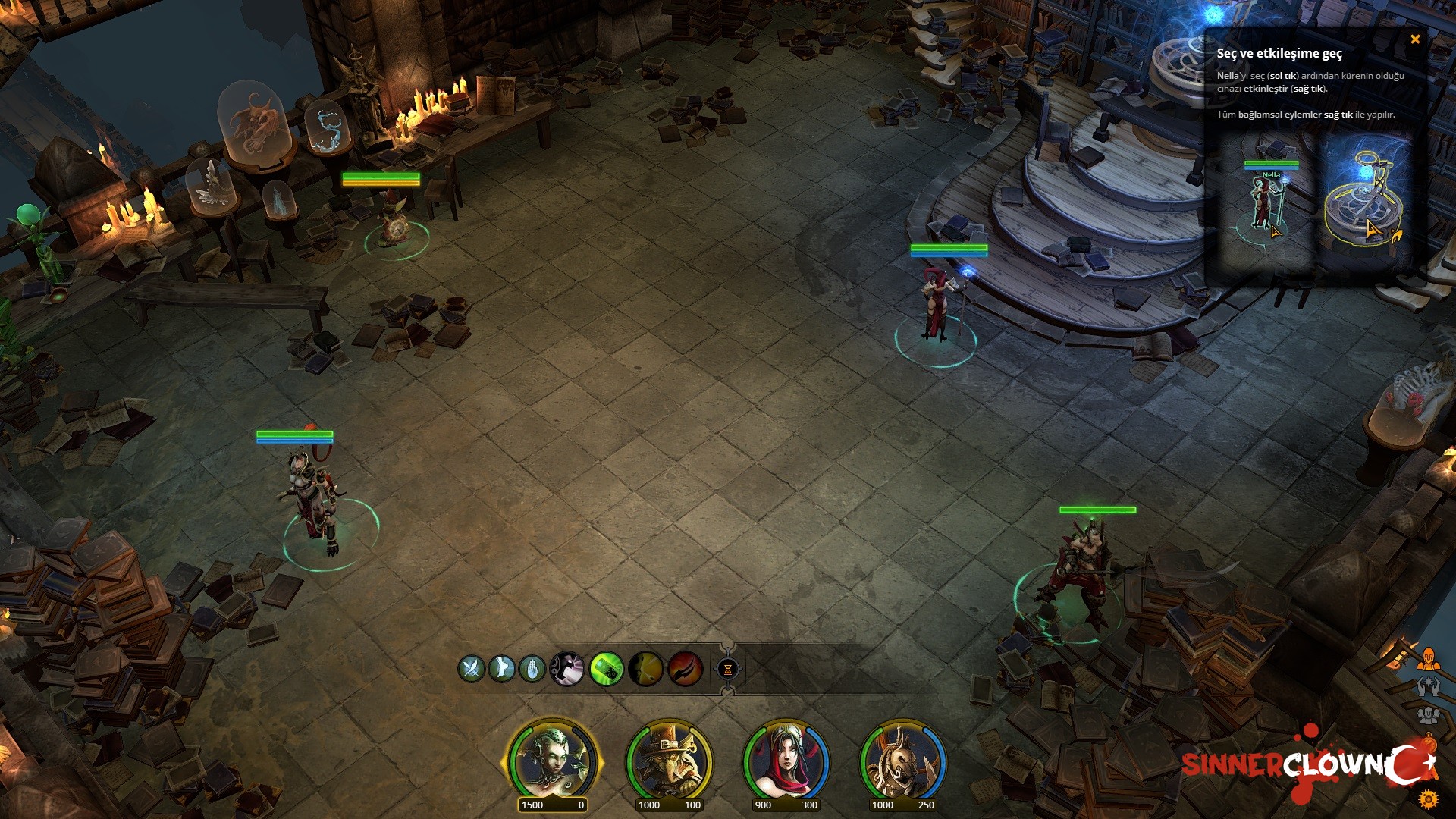
Task: Select the red-hooded woman portrait
Action: (785, 761)
